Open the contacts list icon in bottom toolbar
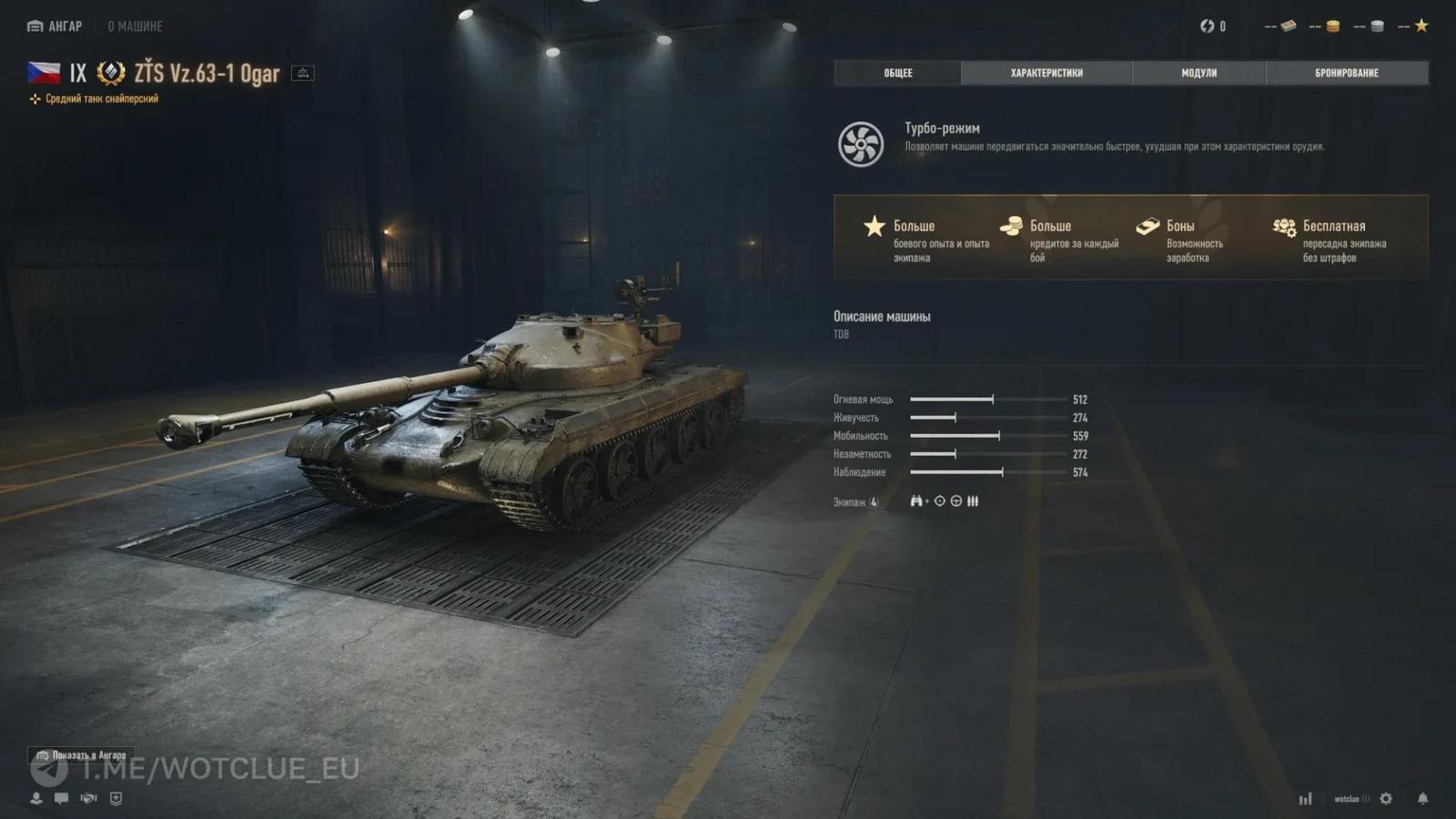 click(x=35, y=799)
